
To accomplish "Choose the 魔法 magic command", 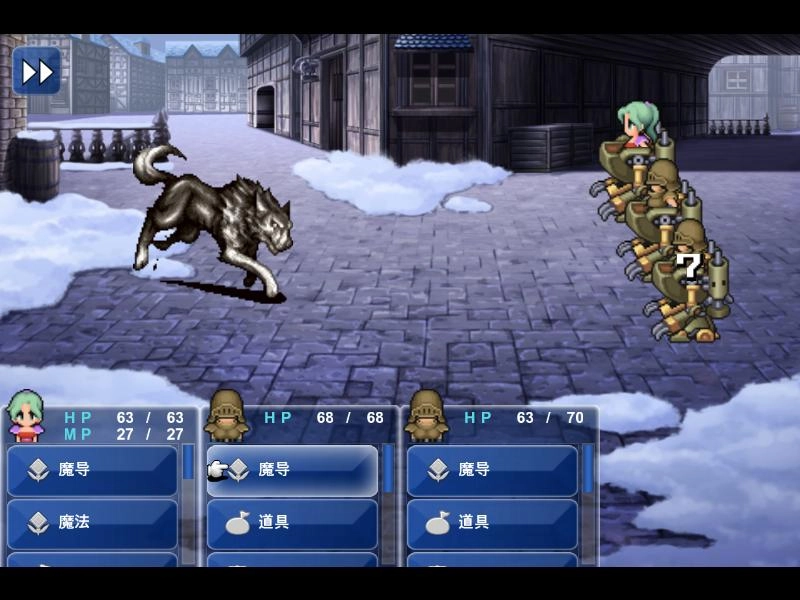I will coord(92,522).
